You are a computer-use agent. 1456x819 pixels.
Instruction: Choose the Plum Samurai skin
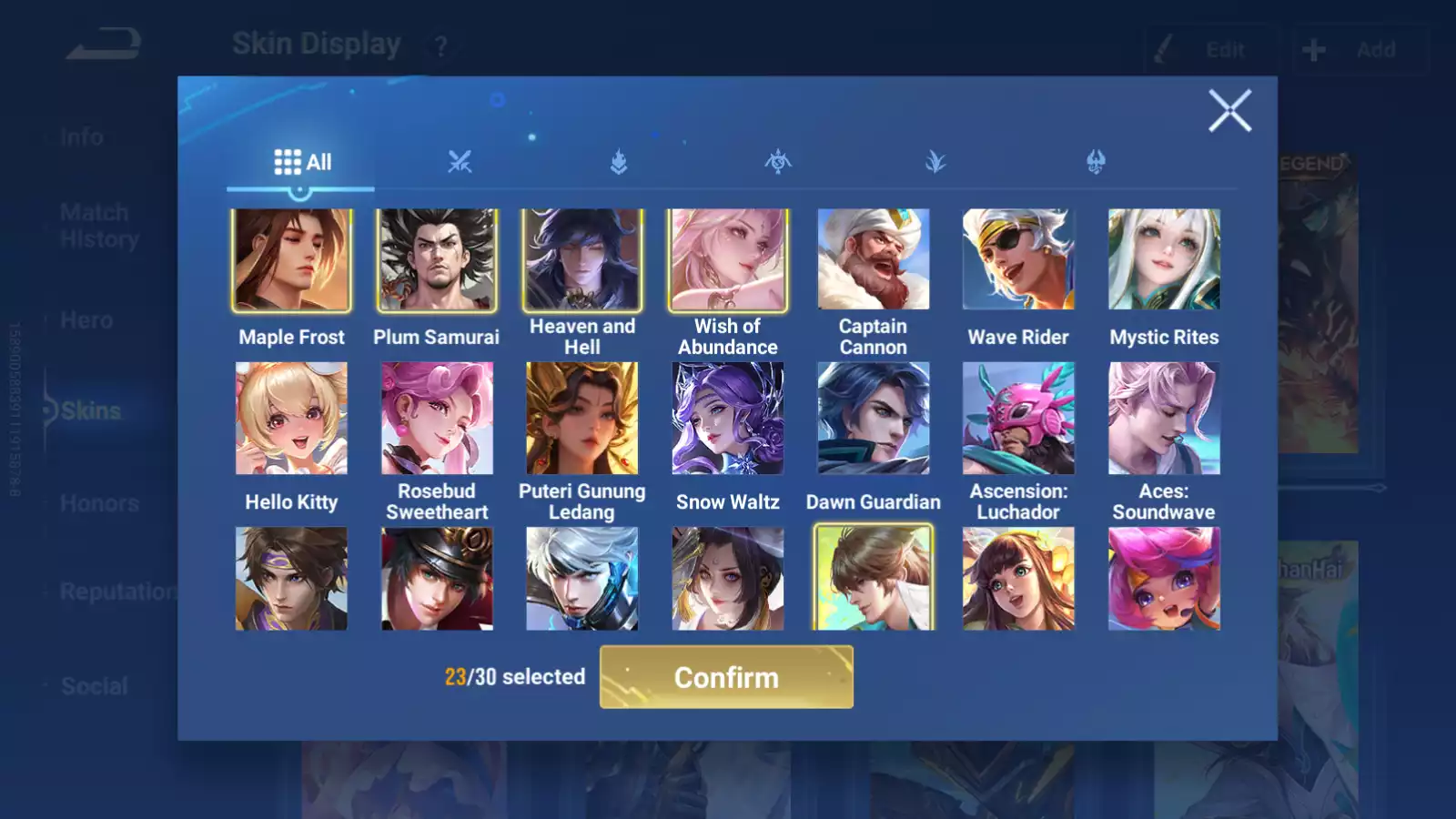pyautogui.click(x=437, y=260)
